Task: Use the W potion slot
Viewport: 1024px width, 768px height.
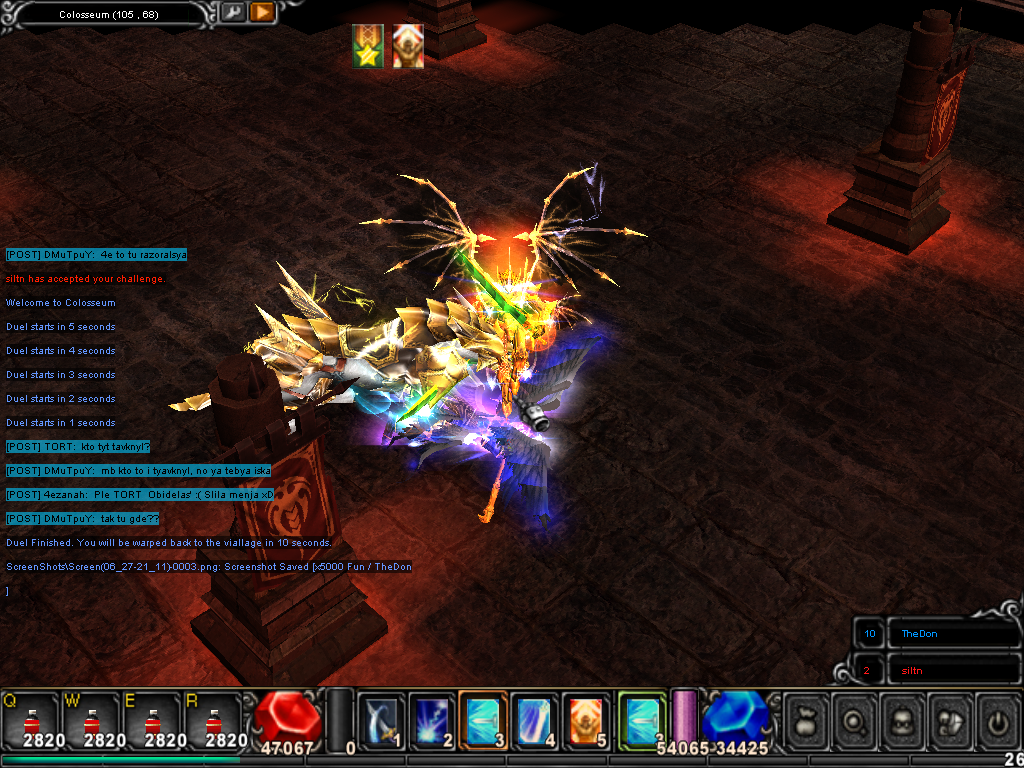Action: (x=92, y=720)
